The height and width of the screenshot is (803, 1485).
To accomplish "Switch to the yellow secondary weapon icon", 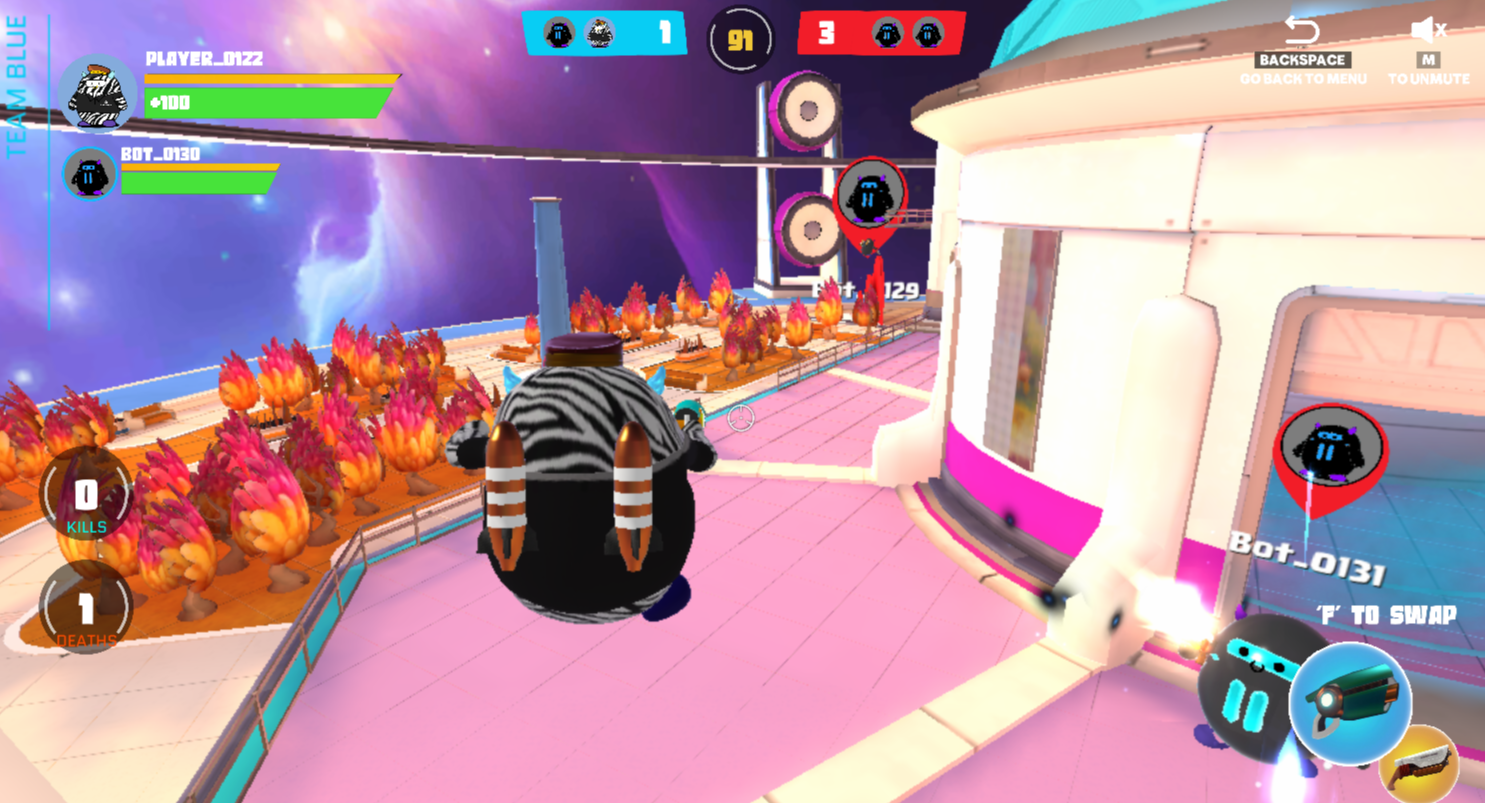I will pyautogui.click(x=1420, y=765).
